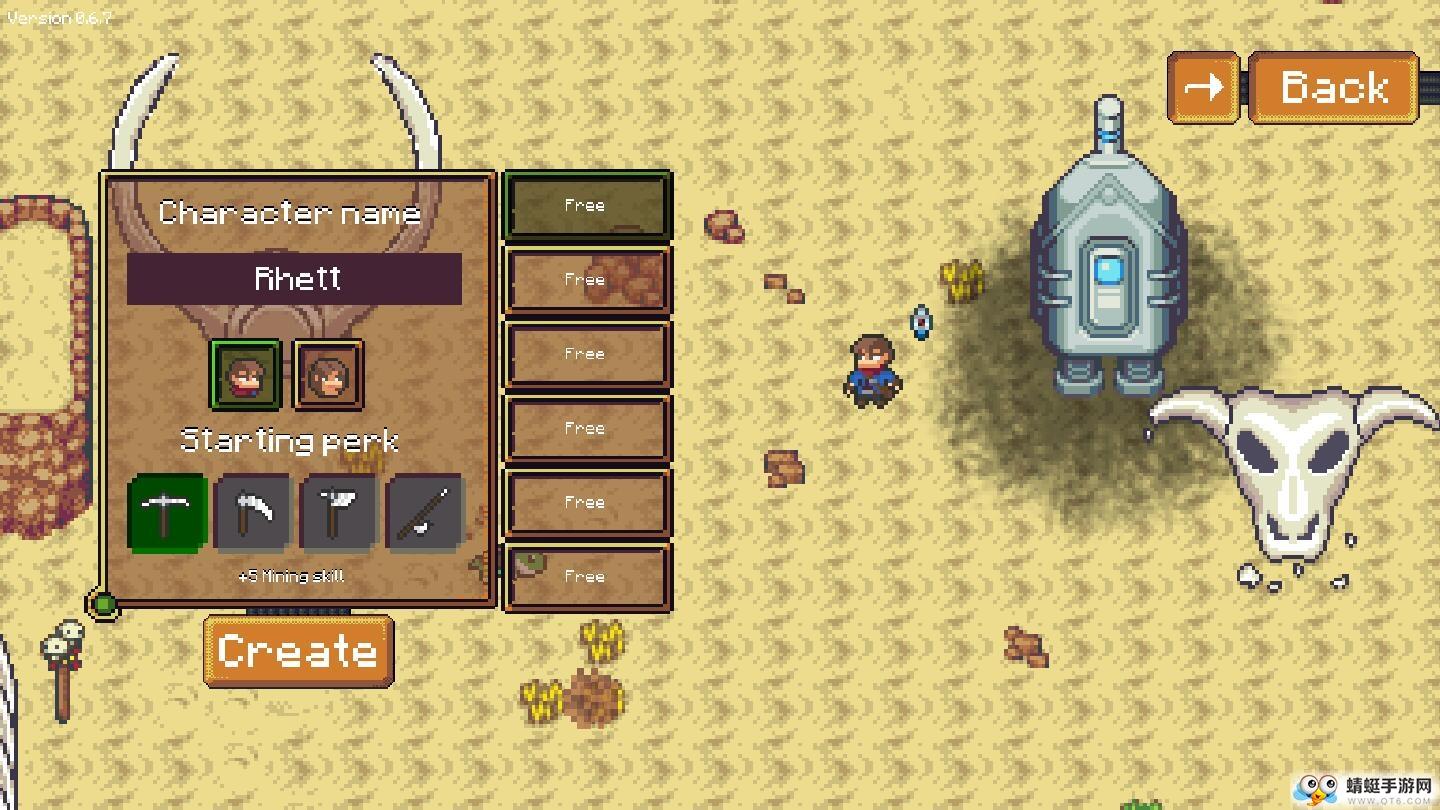Select the green-framed character portrait

click(x=245, y=375)
